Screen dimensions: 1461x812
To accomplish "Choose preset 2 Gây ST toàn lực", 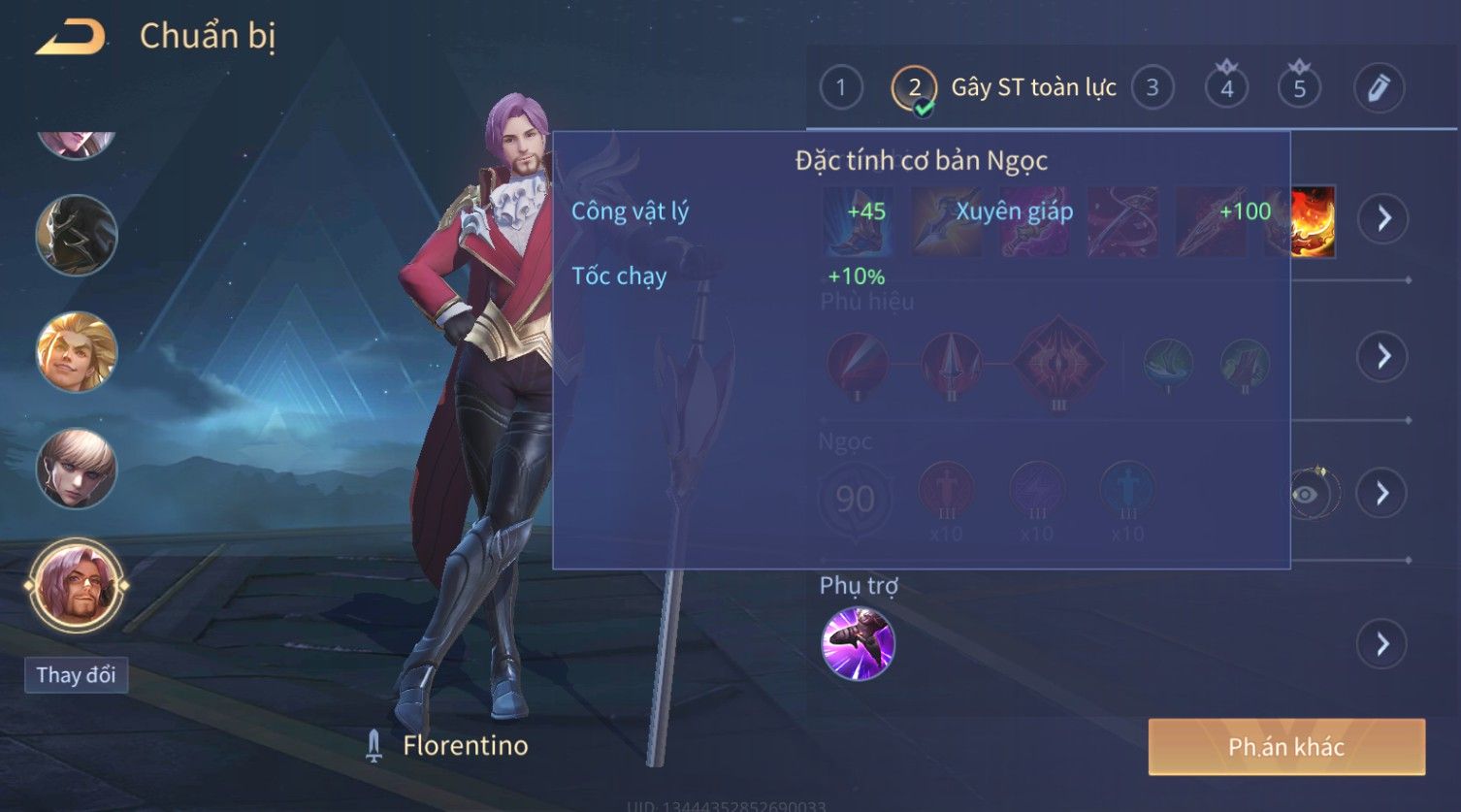I will pyautogui.click(x=914, y=88).
